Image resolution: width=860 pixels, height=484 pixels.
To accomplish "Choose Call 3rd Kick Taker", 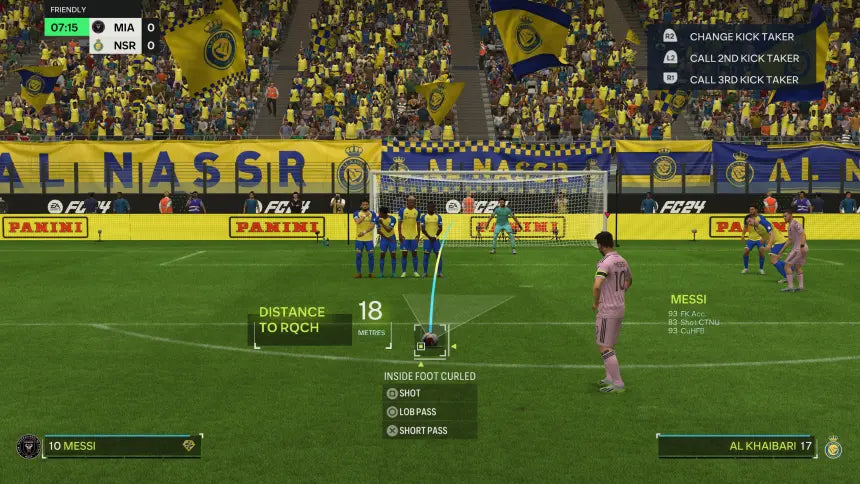I will tap(743, 79).
